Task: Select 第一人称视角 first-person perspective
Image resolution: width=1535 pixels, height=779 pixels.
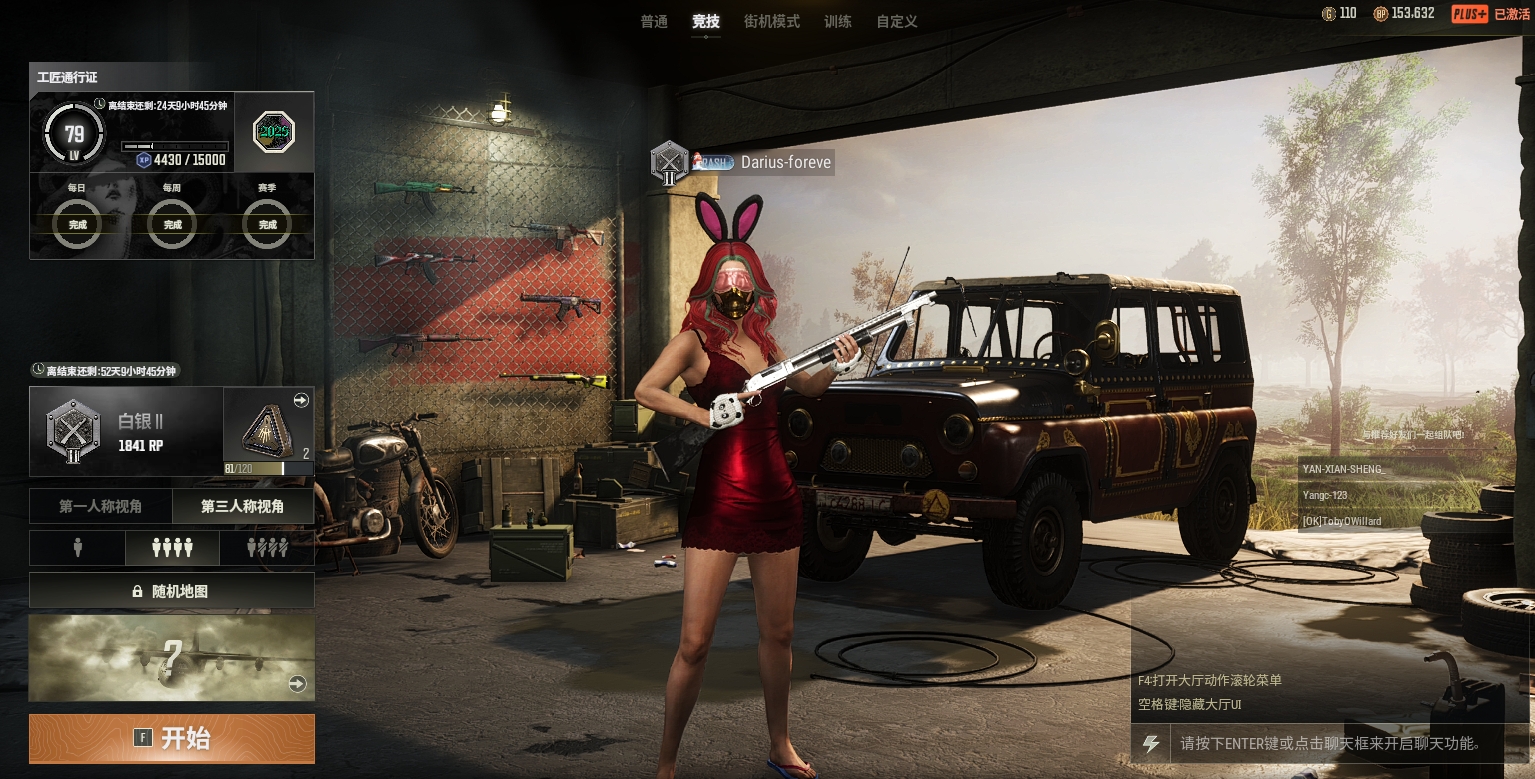Action: point(100,507)
